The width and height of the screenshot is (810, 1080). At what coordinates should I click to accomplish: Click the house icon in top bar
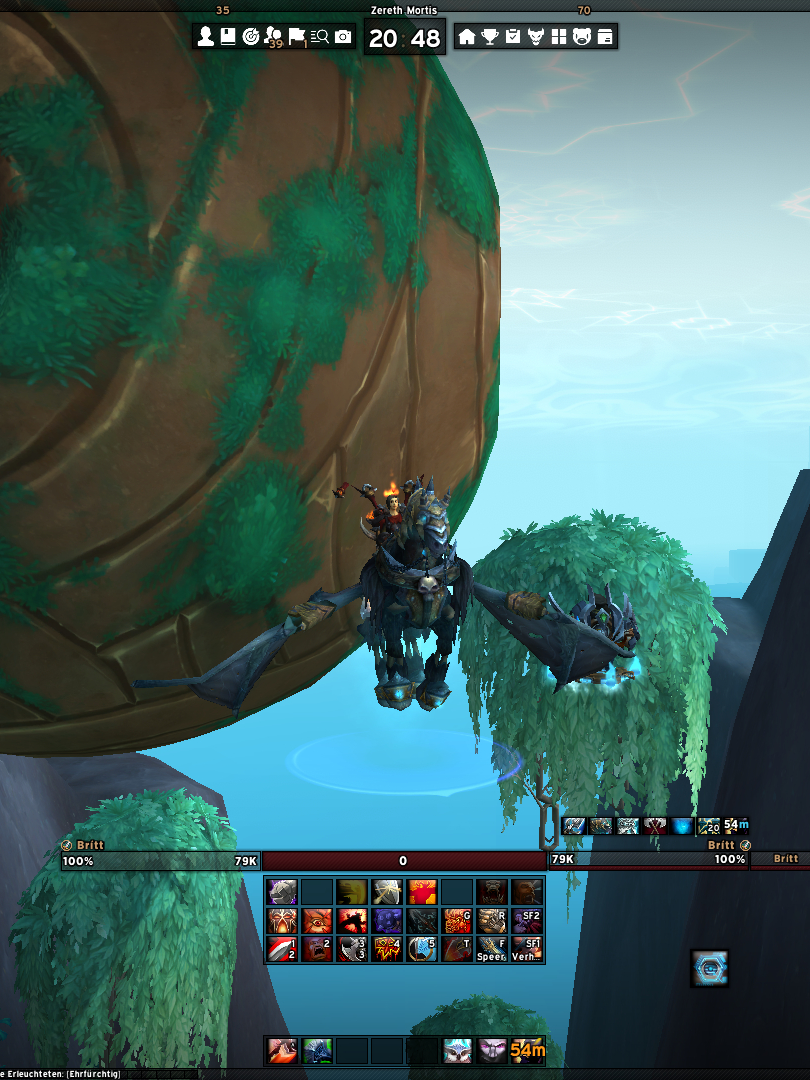[466, 37]
